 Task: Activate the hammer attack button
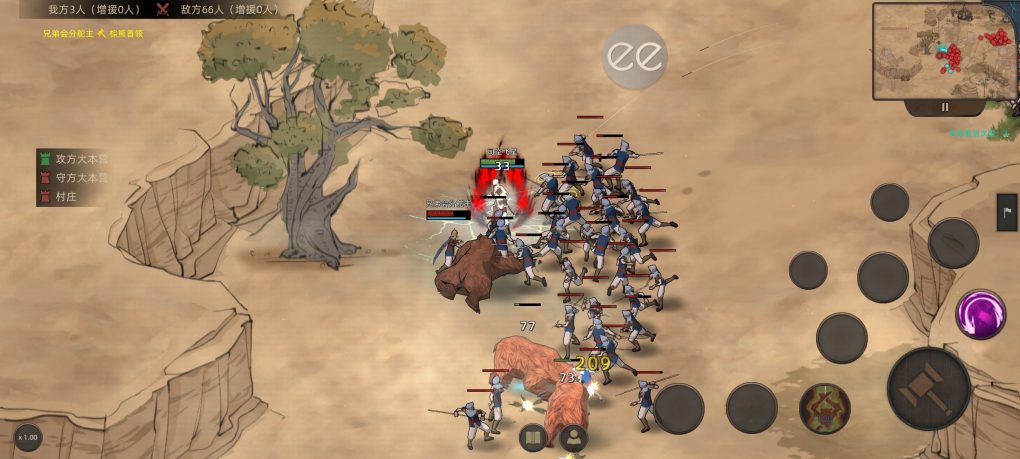(x=928, y=388)
